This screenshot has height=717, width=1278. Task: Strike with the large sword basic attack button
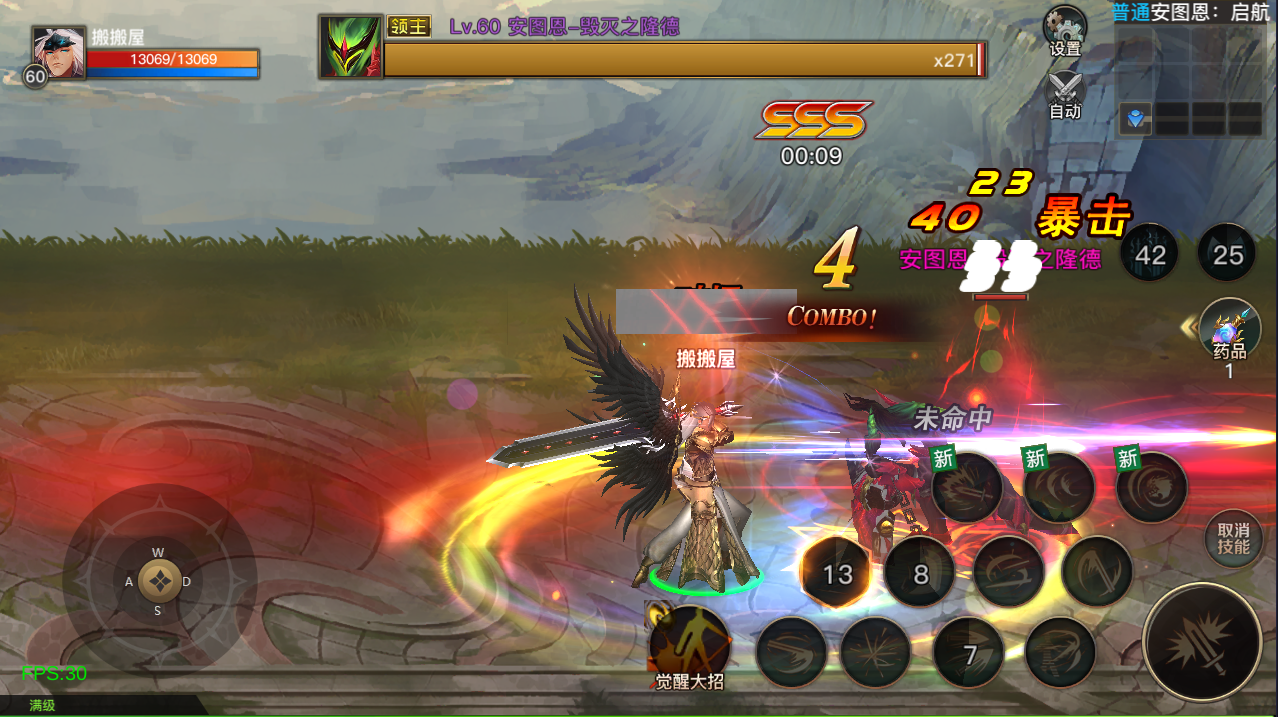pos(1201,641)
